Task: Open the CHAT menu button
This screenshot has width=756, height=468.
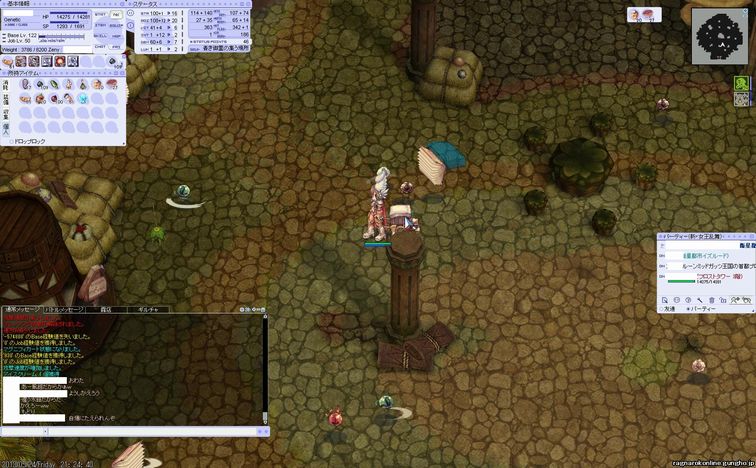Action: pos(101,46)
